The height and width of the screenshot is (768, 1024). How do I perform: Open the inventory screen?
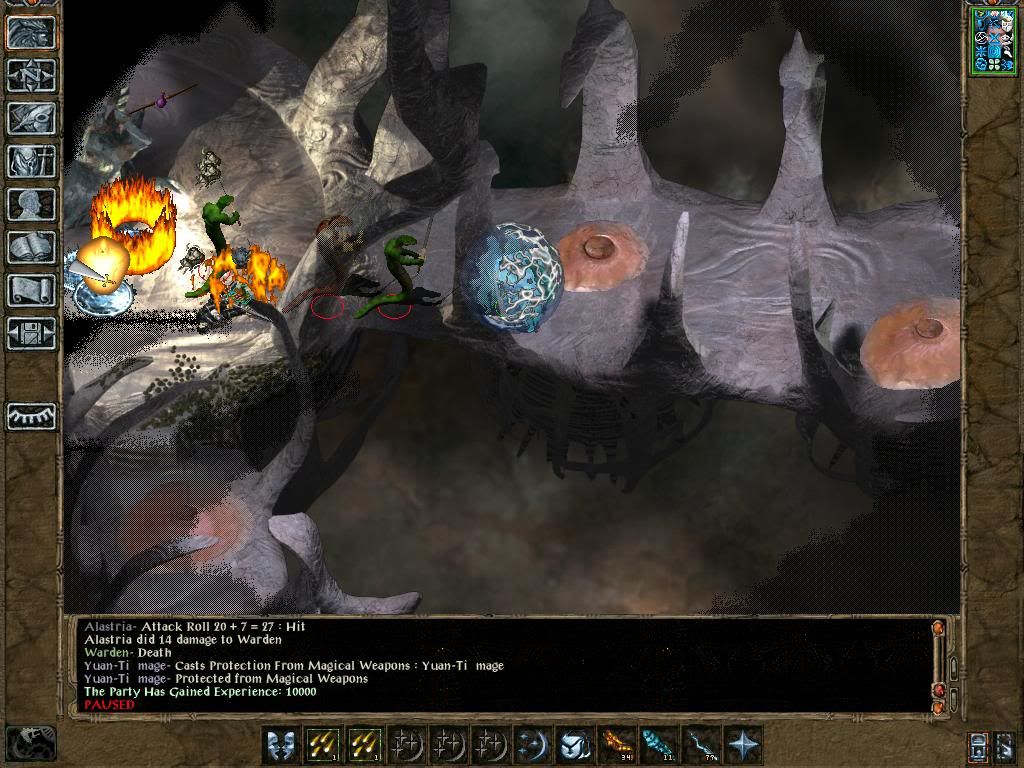click(31, 161)
